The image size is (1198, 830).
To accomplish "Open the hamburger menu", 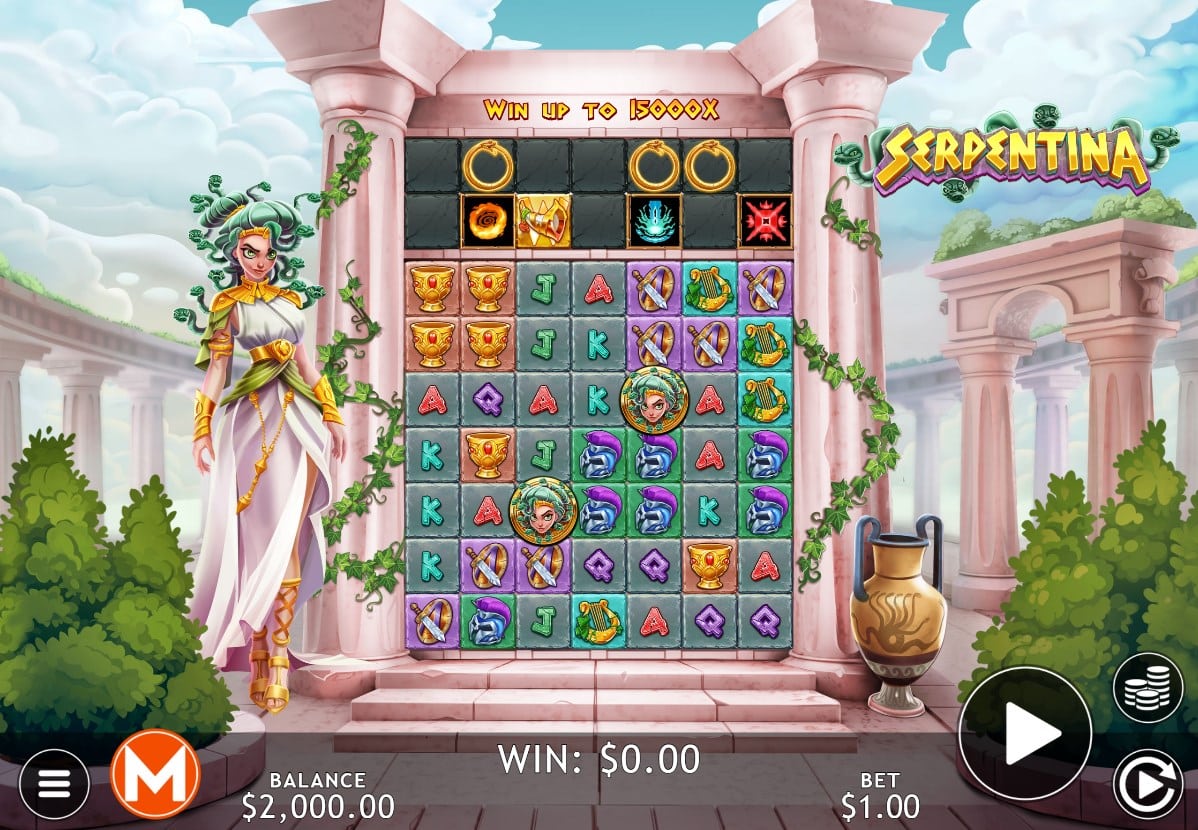I will (54, 783).
